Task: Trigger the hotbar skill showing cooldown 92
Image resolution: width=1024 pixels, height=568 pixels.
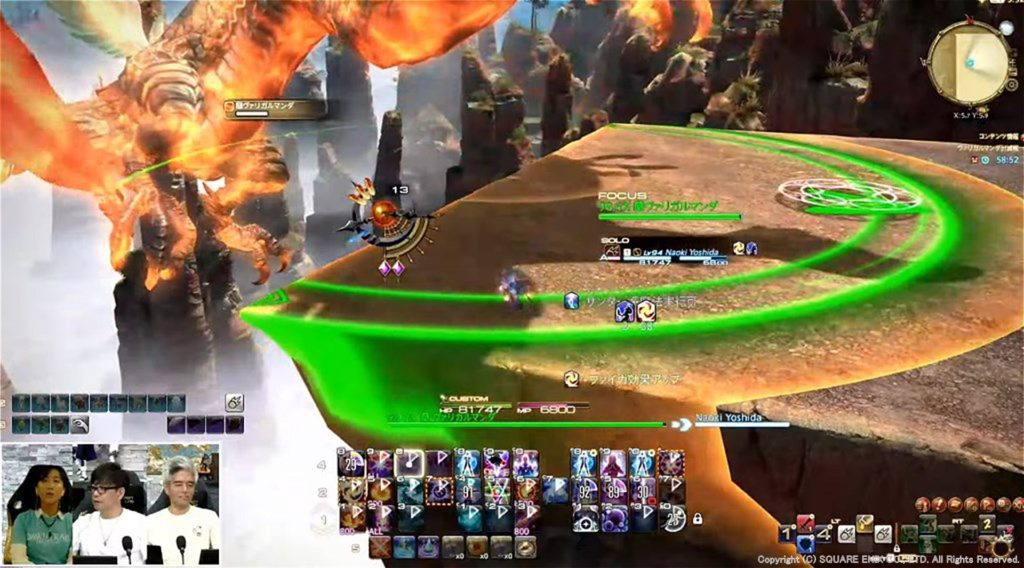Action: tap(584, 491)
